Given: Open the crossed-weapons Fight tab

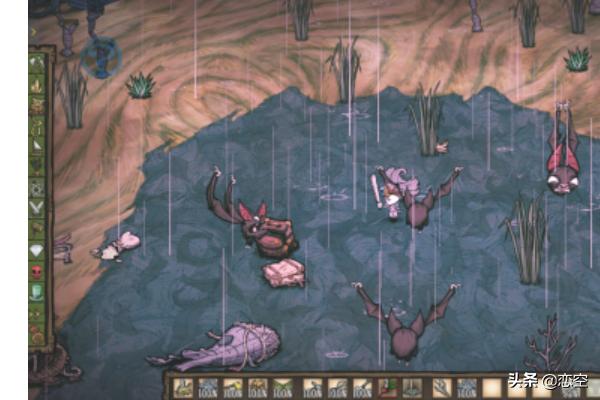Looking at the screenshot, I should [39, 208].
